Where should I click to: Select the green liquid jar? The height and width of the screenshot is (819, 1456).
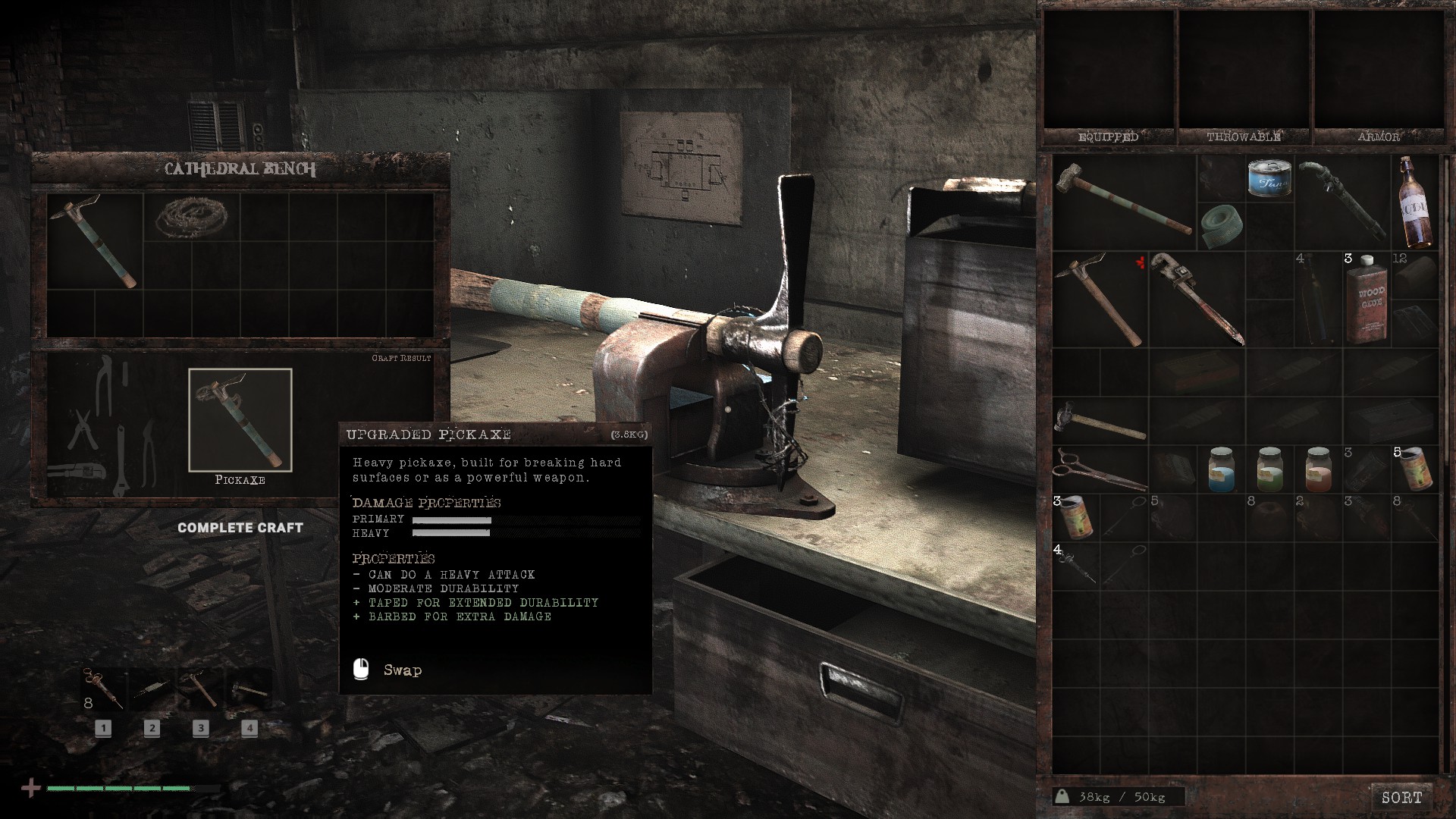(x=1269, y=469)
